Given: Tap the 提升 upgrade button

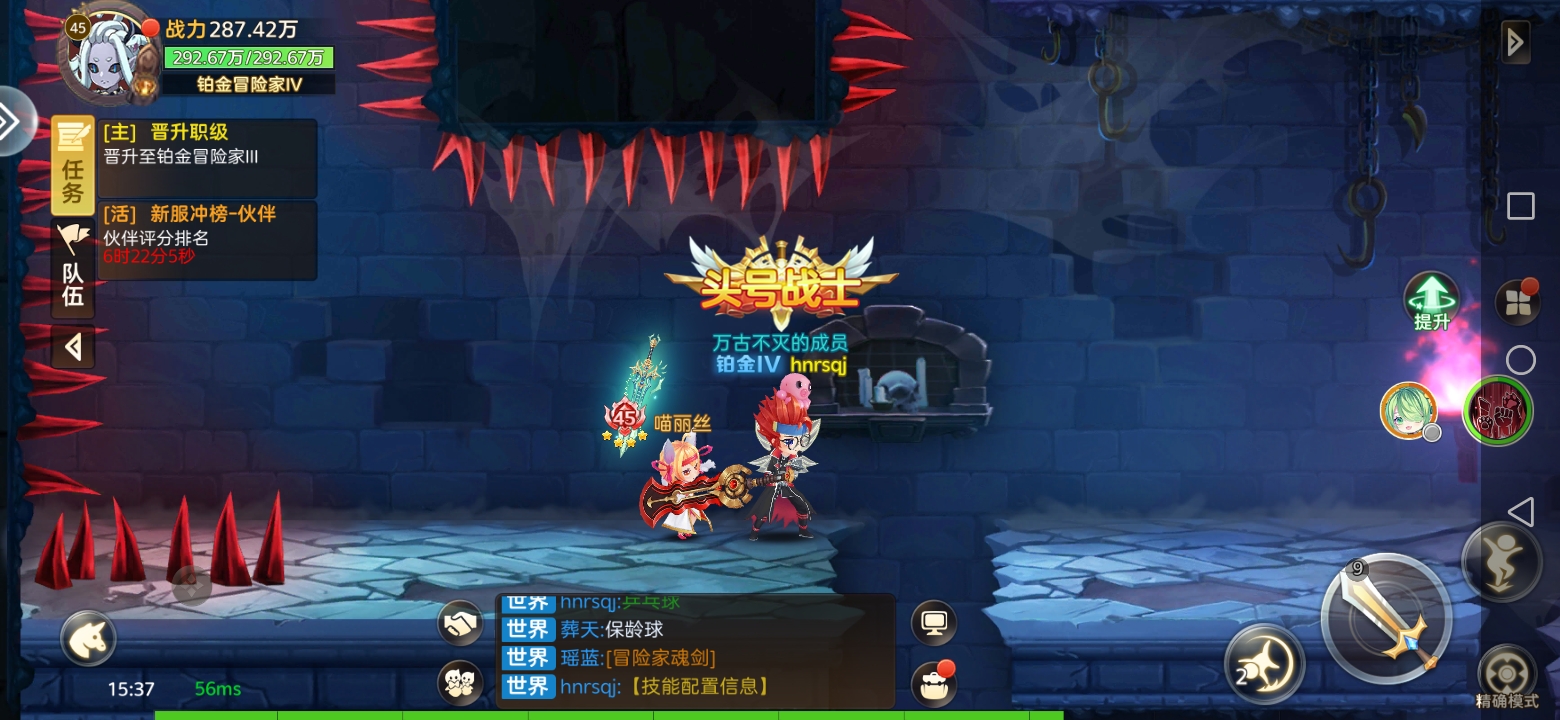Looking at the screenshot, I should tap(1432, 299).
